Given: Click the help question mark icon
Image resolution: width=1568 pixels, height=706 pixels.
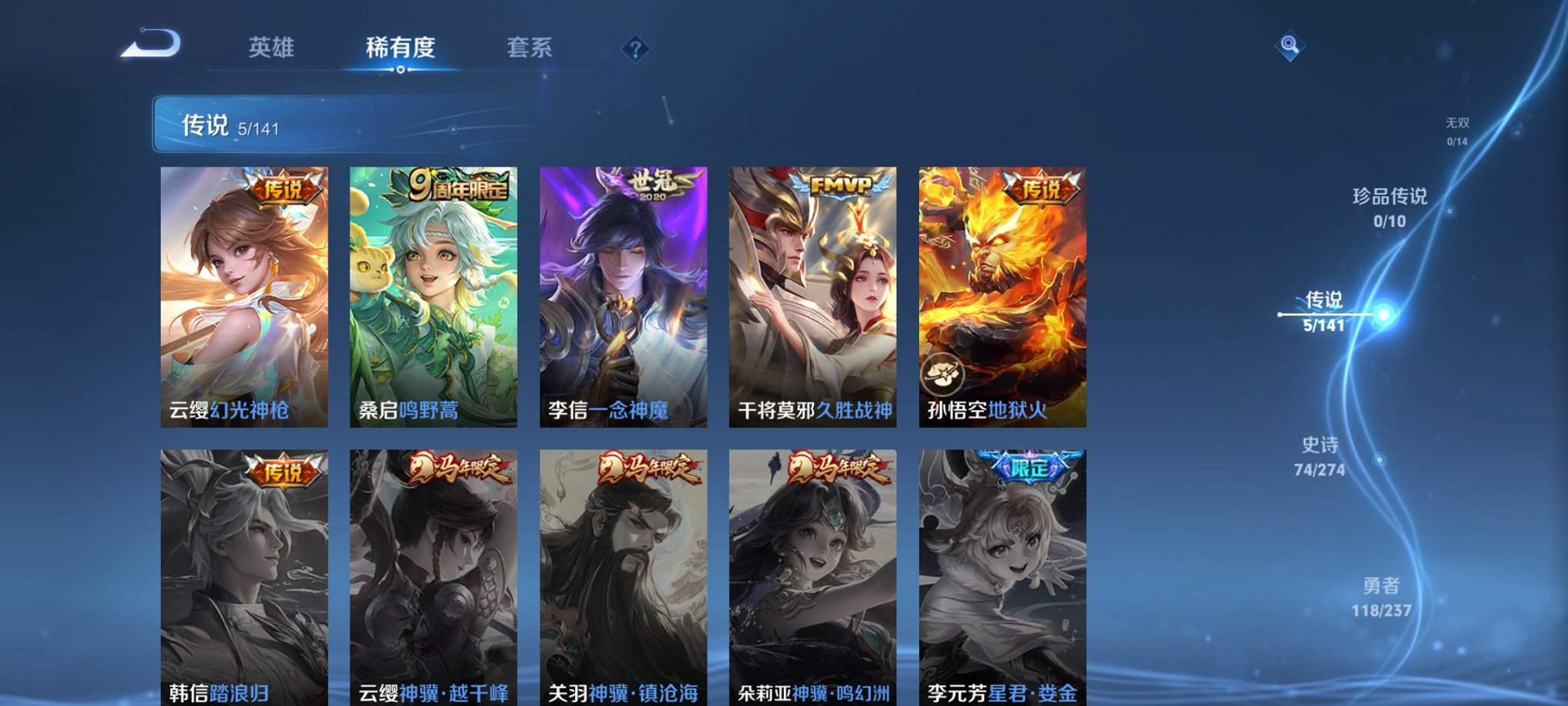Looking at the screenshot, I should (x=635, y=49).
